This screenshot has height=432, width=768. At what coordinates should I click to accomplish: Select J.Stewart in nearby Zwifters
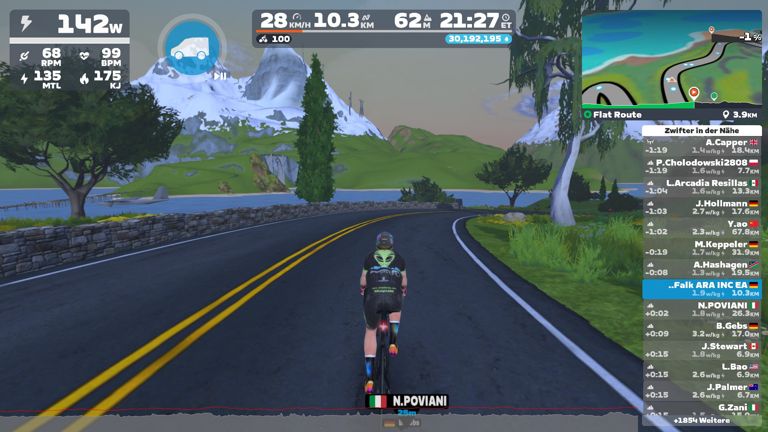click(x=702, y=350)
